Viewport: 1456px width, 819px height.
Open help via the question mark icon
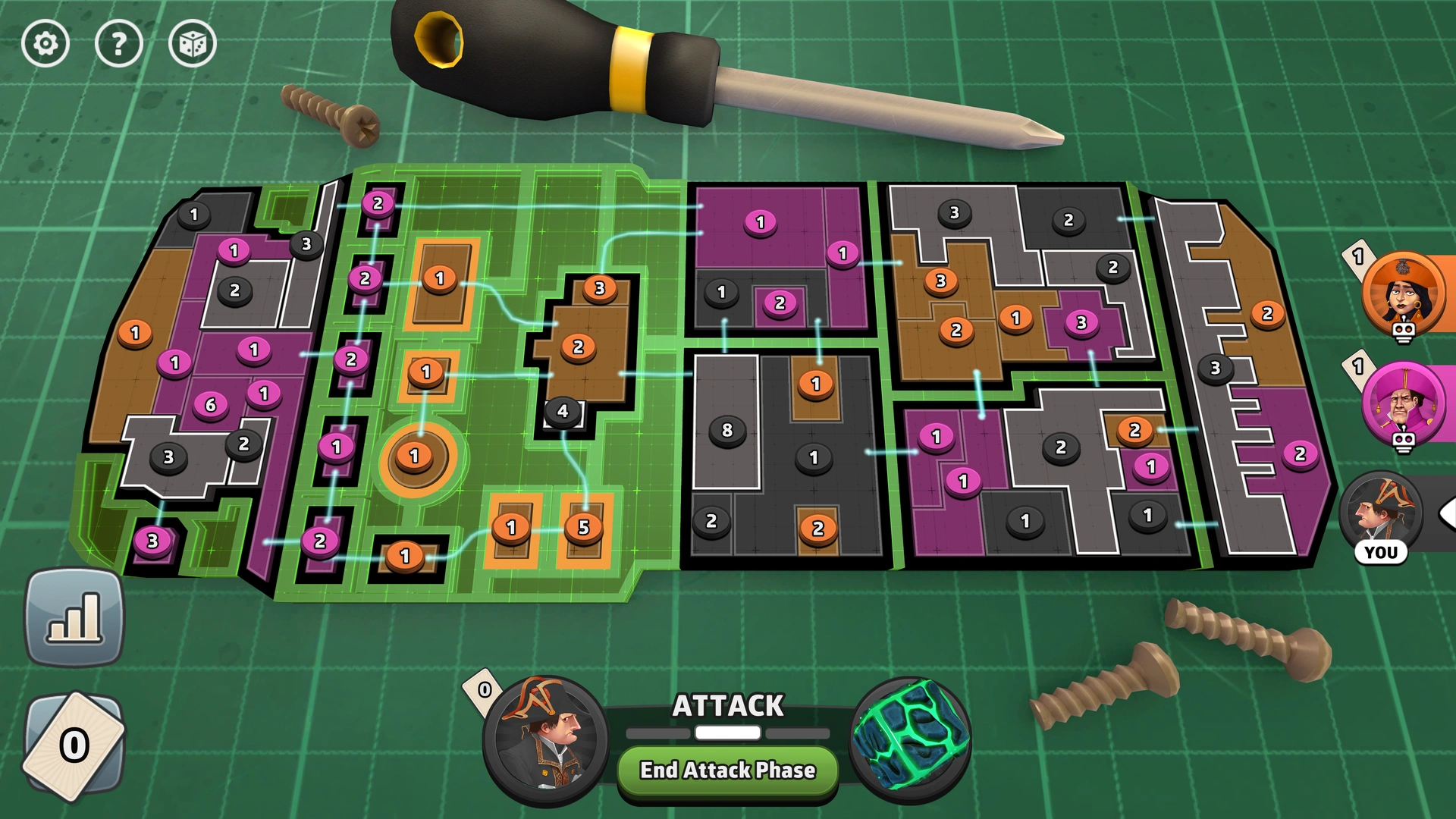coord(118,44)
